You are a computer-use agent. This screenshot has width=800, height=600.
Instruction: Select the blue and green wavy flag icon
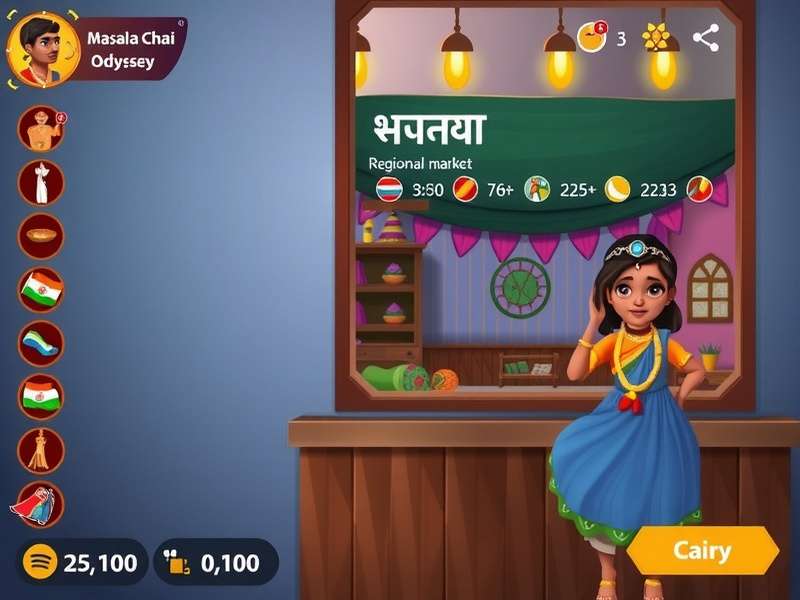[x=41, y=343]
